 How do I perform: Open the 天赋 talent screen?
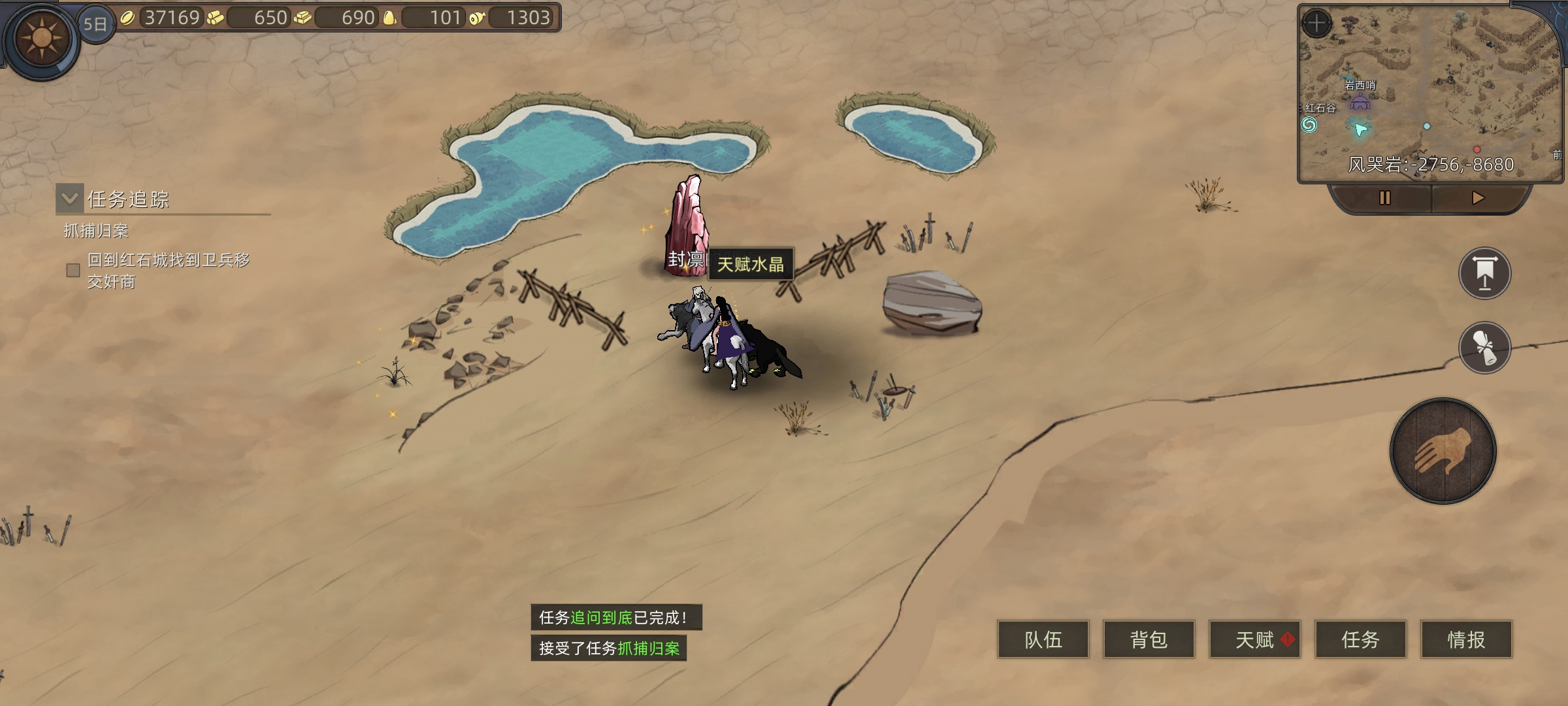pos(1254,639)
